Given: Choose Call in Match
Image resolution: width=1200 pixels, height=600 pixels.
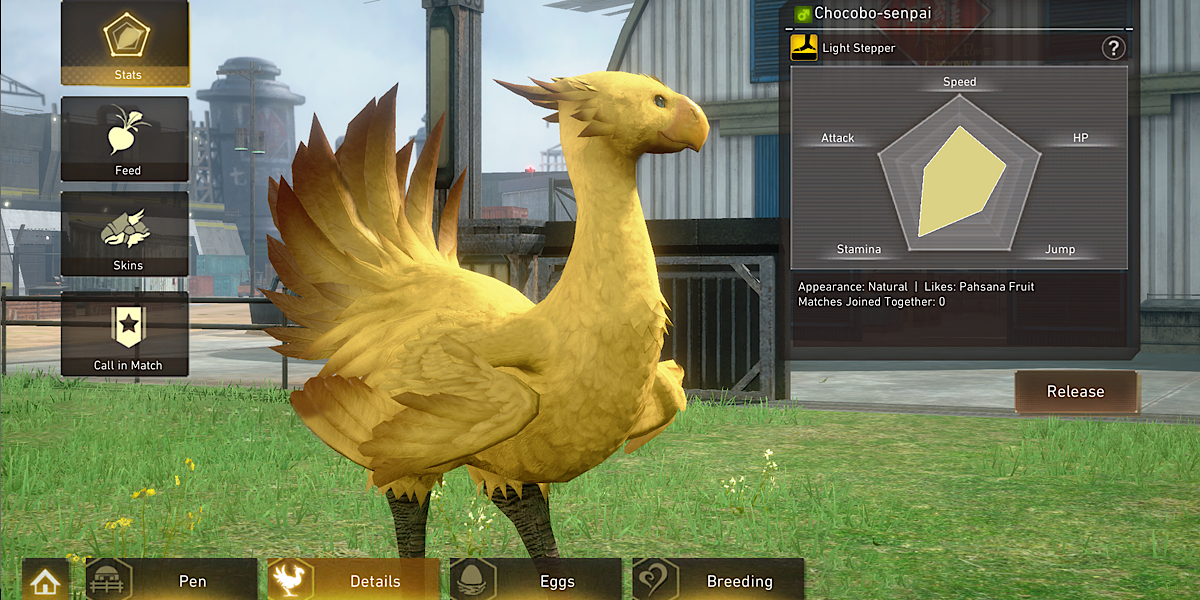Looking at the screenshot, I should pos(125,334).
